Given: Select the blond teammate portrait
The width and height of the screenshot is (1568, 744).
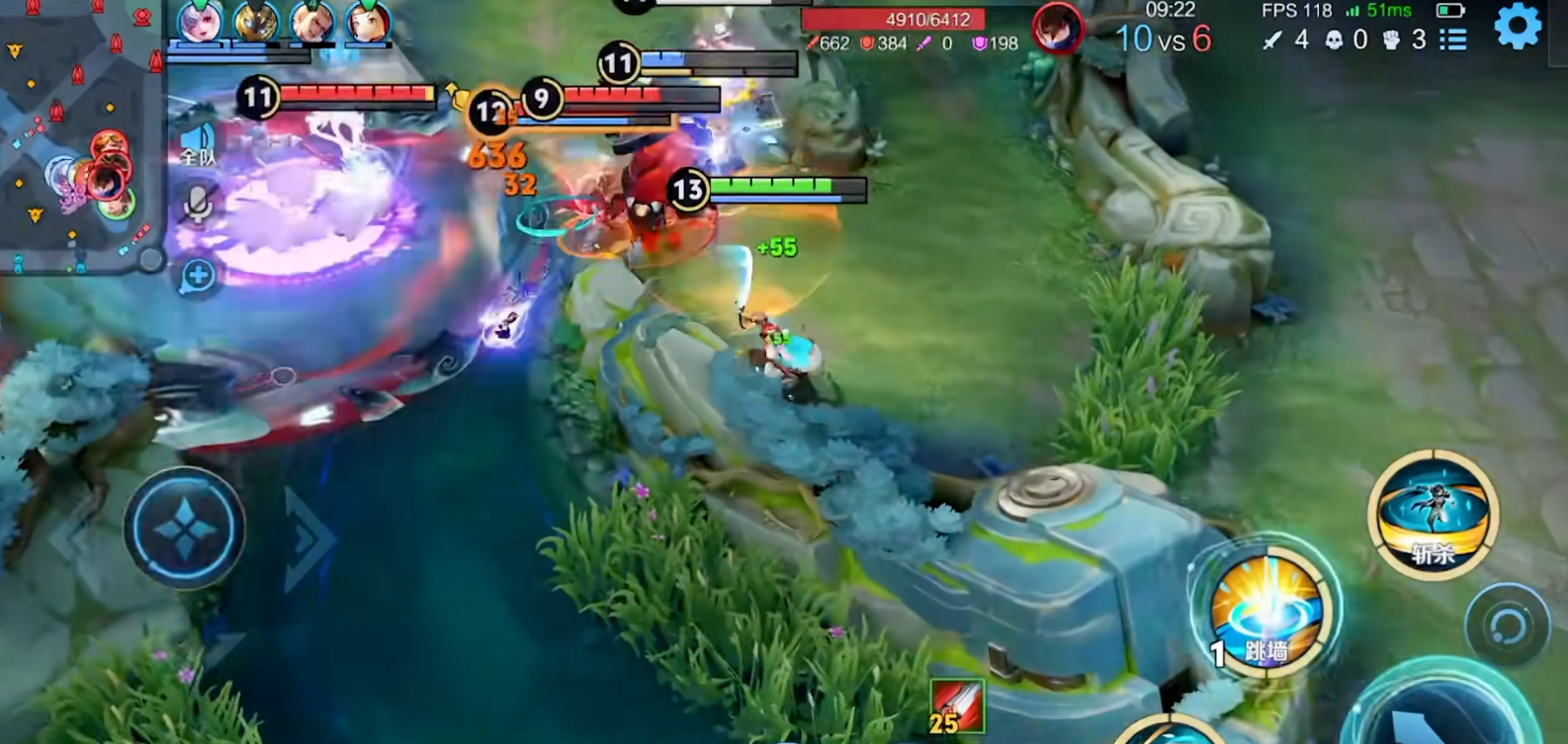Looking at the screenshot, I should coord(310,22).
